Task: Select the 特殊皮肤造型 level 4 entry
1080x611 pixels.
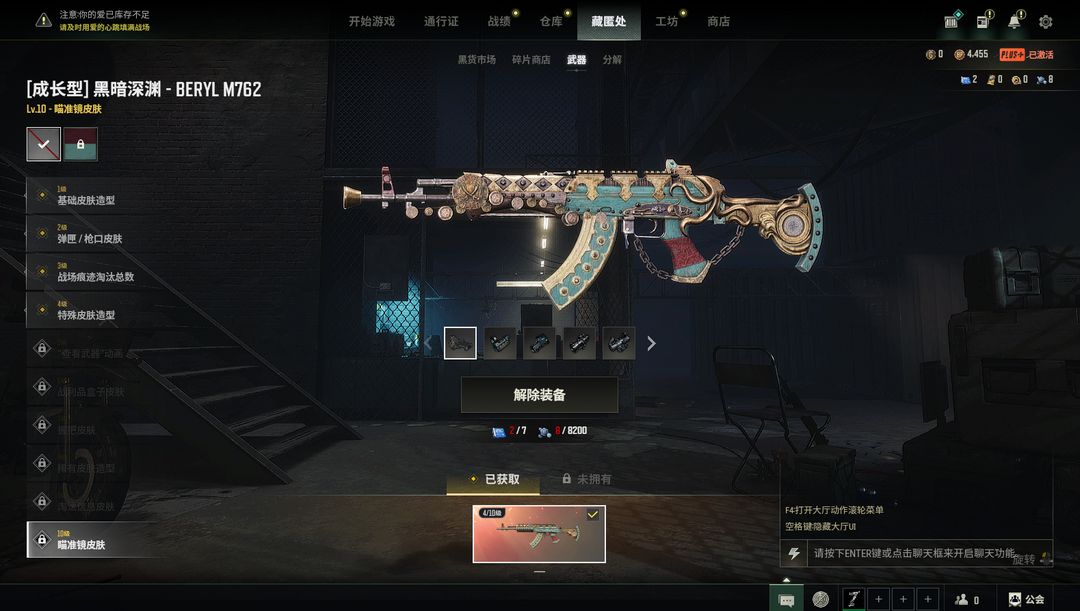Action: (x=90, y=311)
